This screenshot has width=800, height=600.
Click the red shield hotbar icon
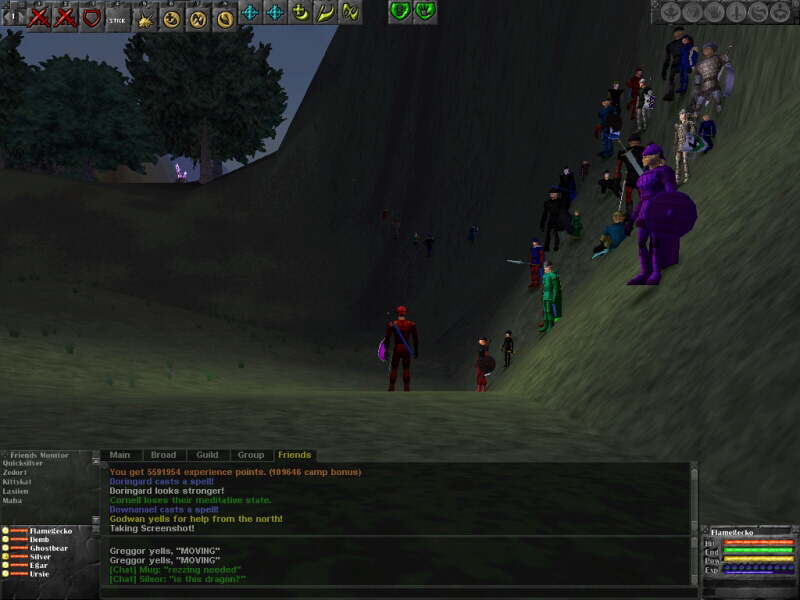91,14
